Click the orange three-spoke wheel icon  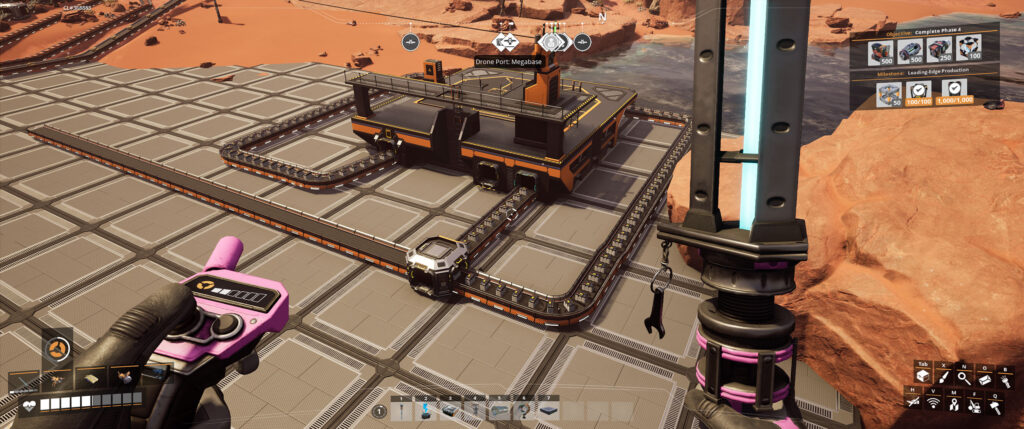[x=56, y=349]
